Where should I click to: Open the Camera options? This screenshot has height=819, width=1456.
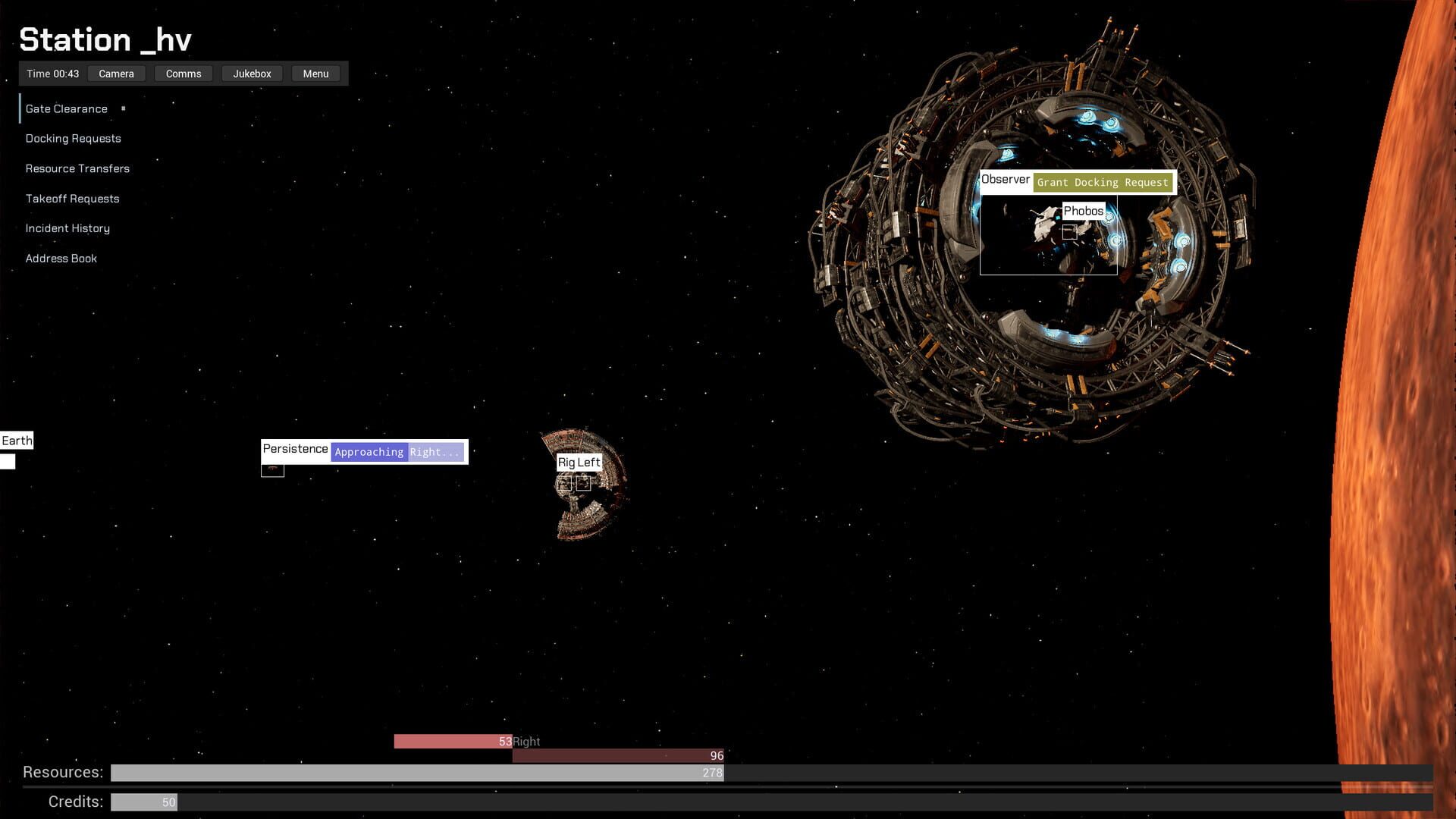click(116, 74)
